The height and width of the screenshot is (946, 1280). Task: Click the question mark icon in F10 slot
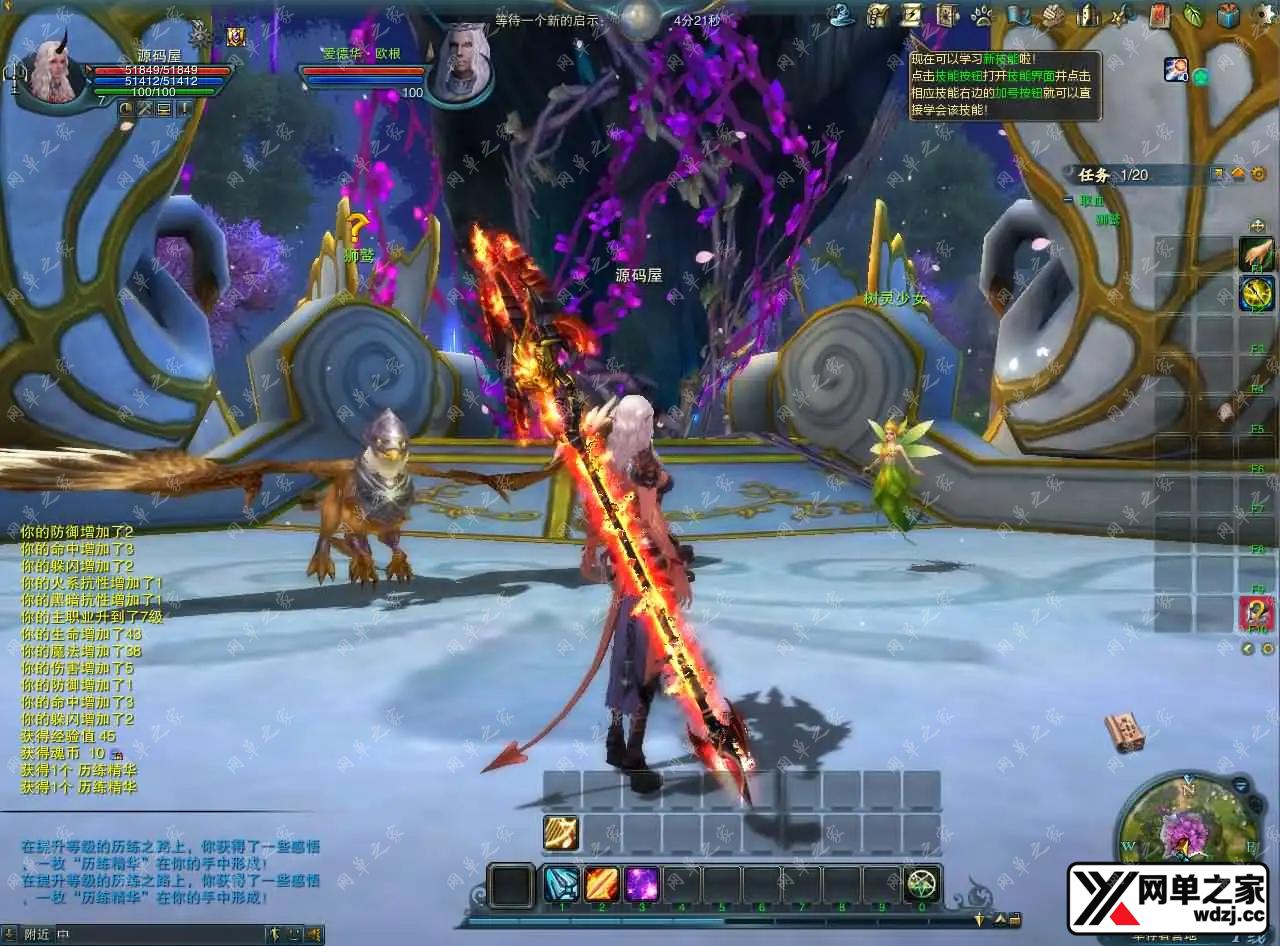point(1256,613)
